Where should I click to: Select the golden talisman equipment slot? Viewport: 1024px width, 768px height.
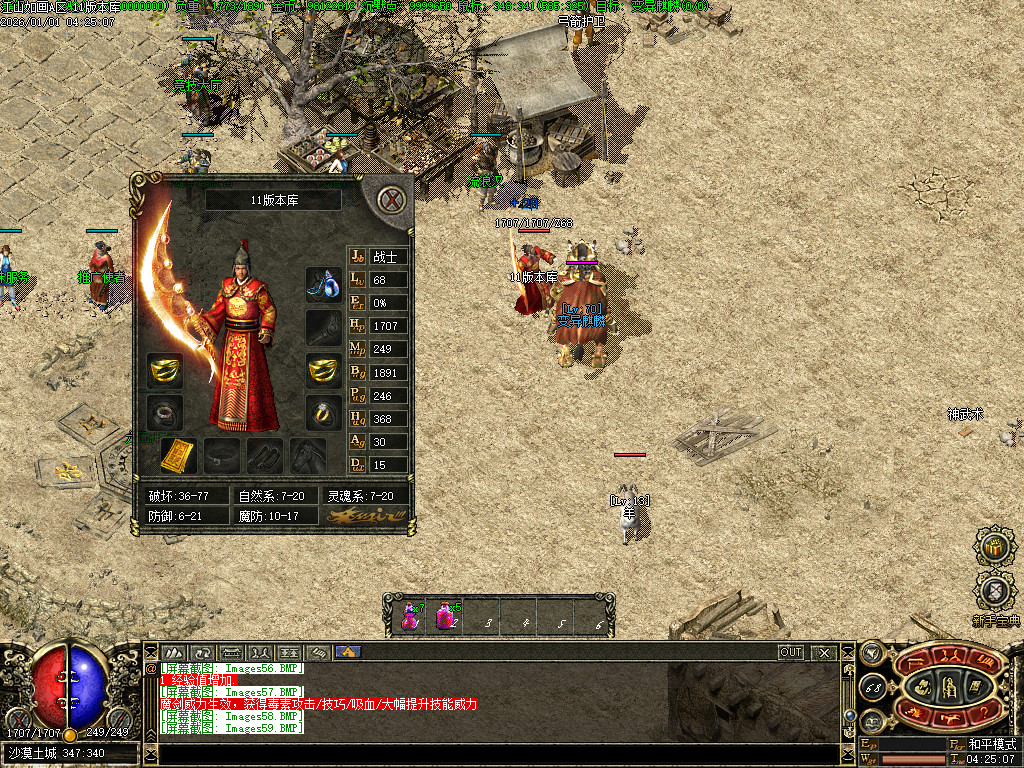179,455
